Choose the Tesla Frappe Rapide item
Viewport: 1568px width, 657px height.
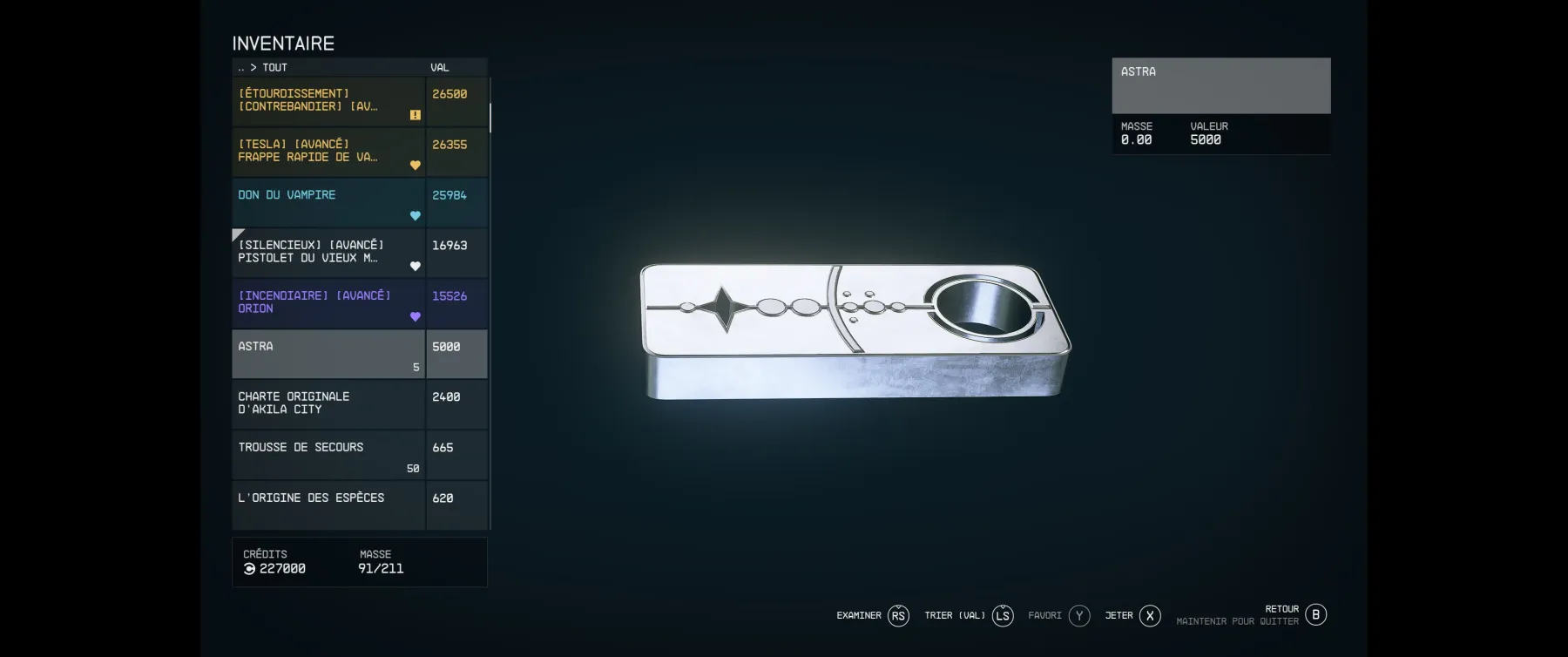click(x=328, y=152)
